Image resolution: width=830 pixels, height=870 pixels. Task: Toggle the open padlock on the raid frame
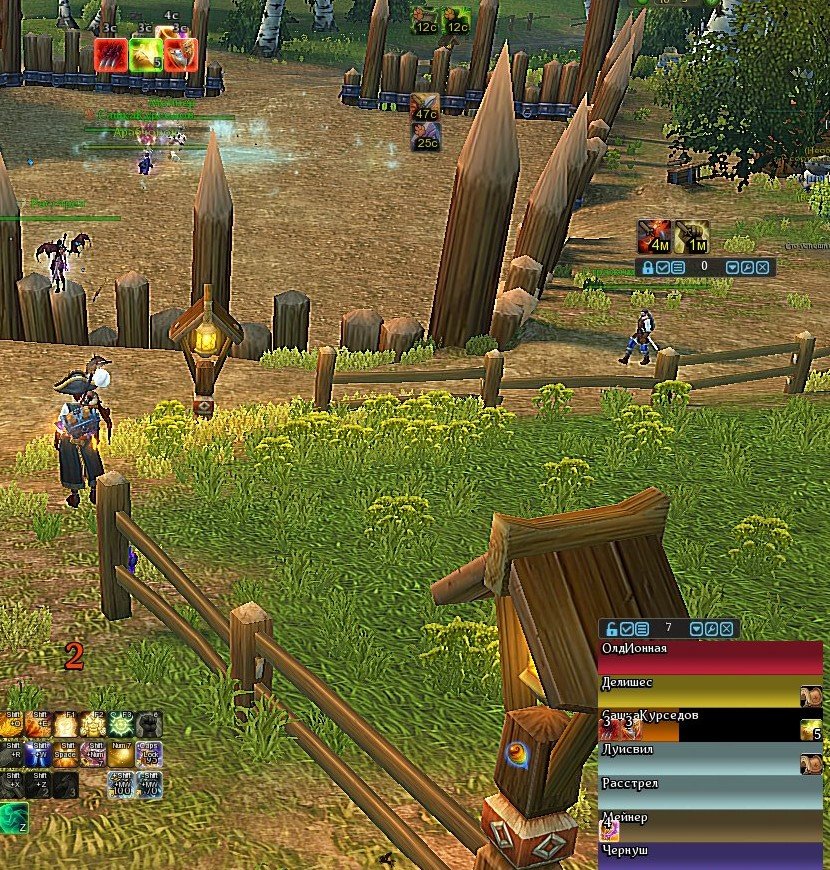611,629
